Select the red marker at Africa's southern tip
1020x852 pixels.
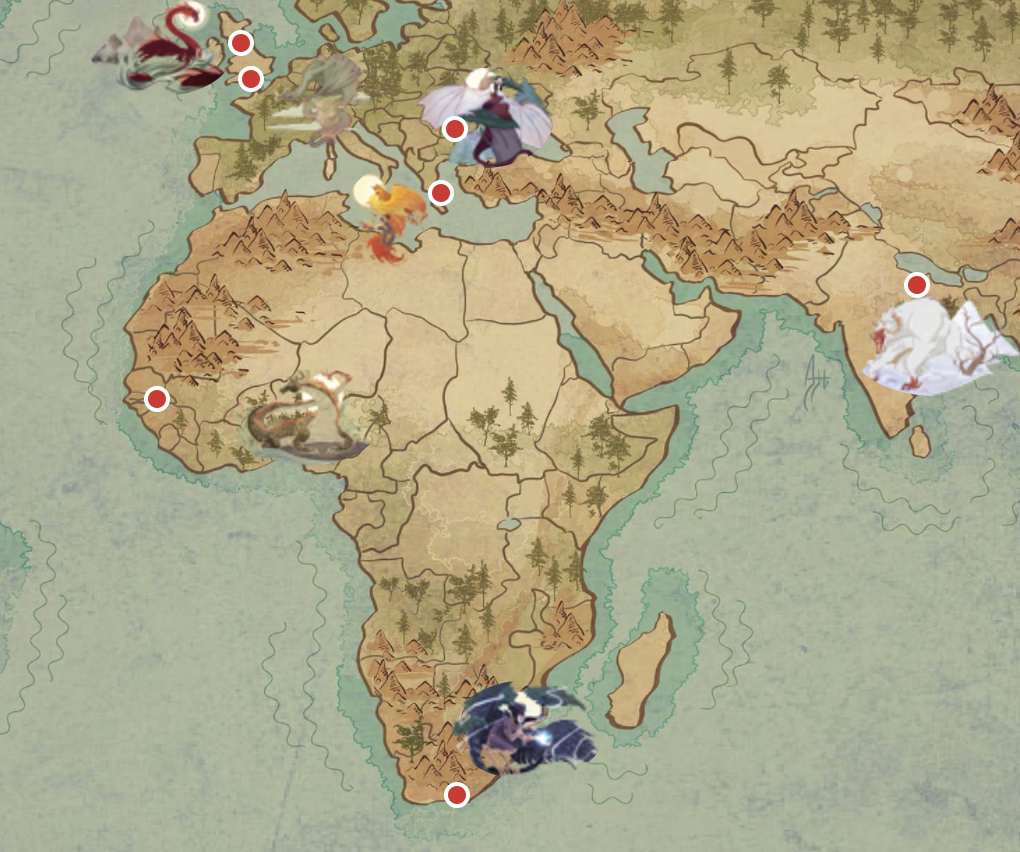tap(456, 795)
